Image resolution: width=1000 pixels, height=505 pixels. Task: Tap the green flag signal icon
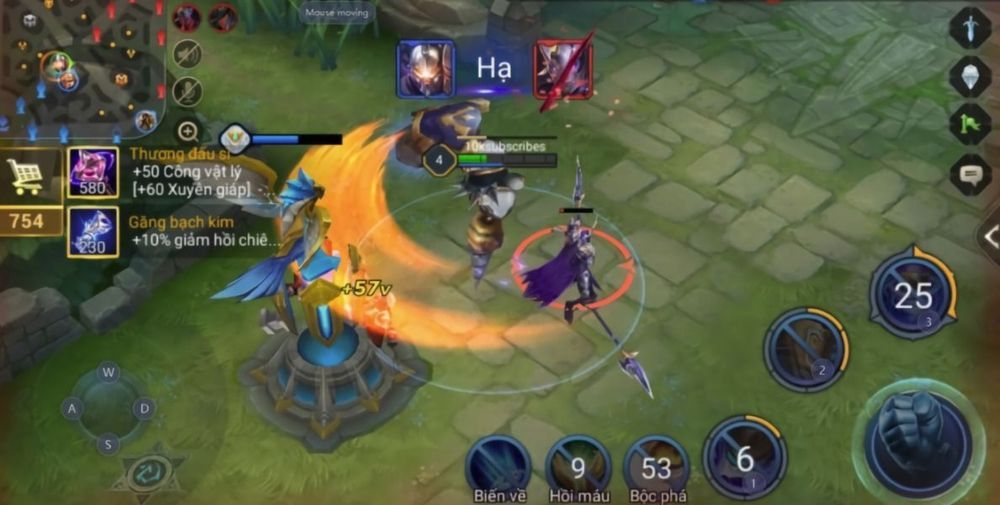point(969,125)
